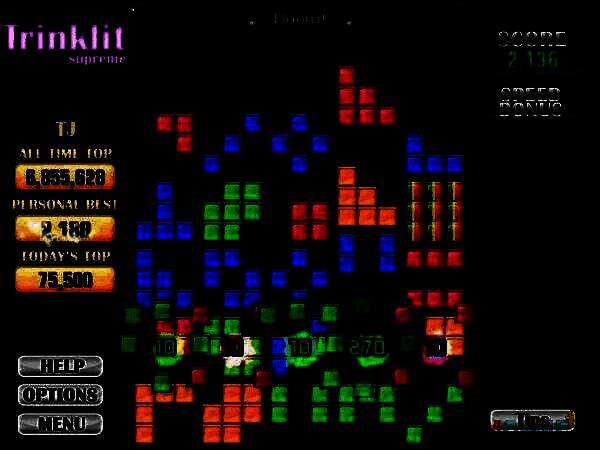Screen dimensions: 600x450
Task: Open the Options panel
Action: pyautogui.click(x=60, y=395)
